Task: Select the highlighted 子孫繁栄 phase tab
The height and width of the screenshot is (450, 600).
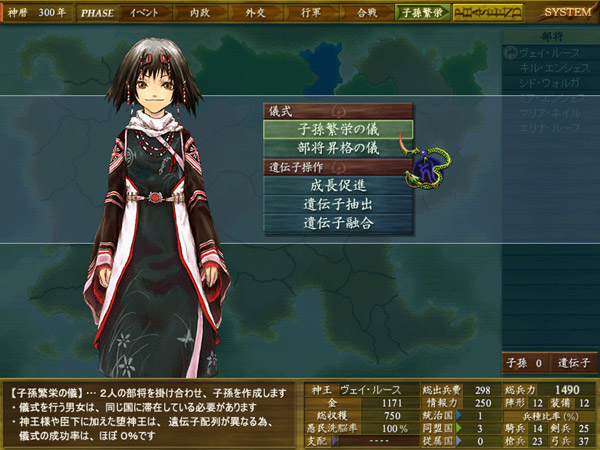Action: [422, 13]
